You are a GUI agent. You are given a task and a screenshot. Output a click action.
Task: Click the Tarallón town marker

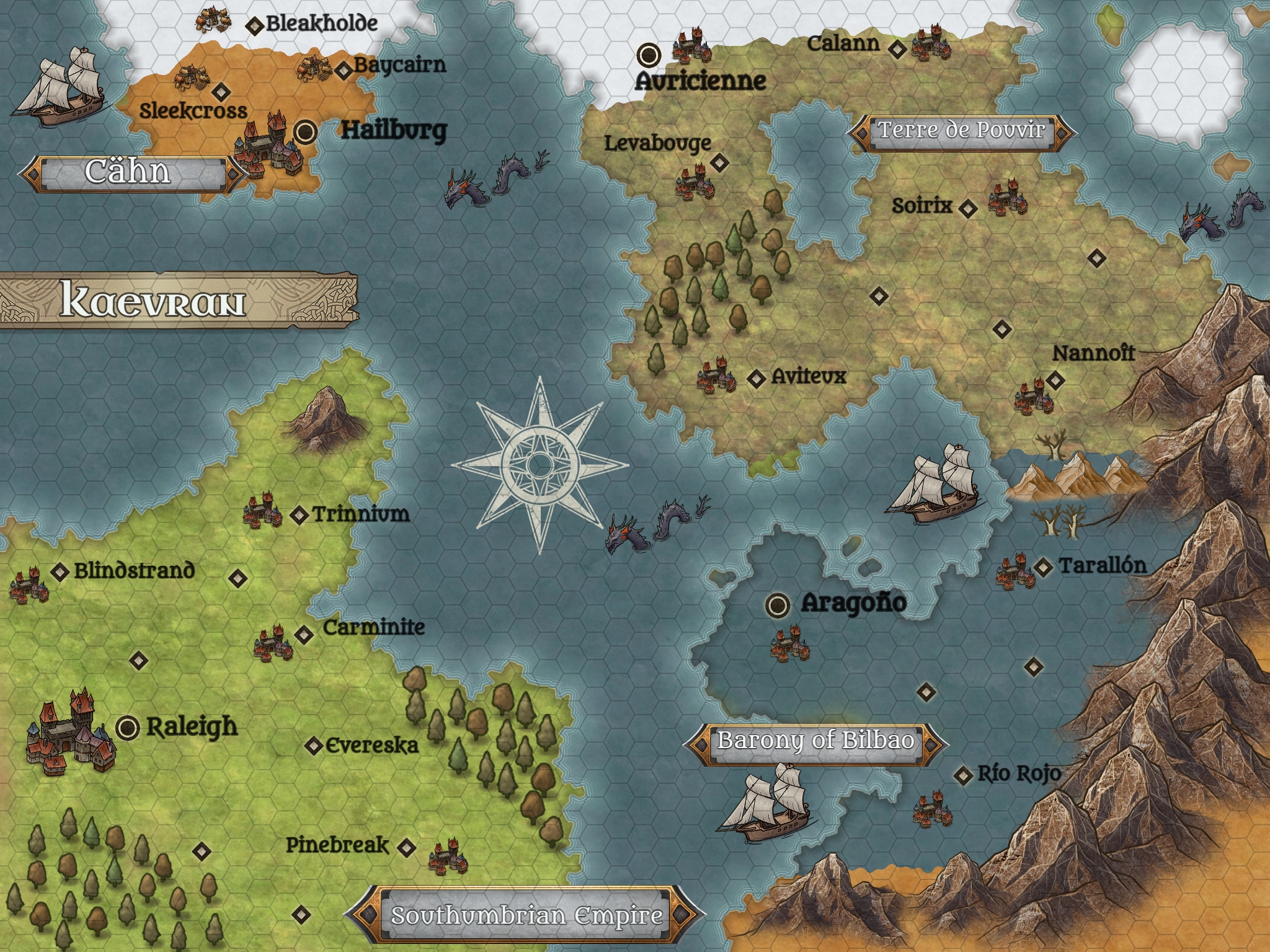(x=1044, y=566)
